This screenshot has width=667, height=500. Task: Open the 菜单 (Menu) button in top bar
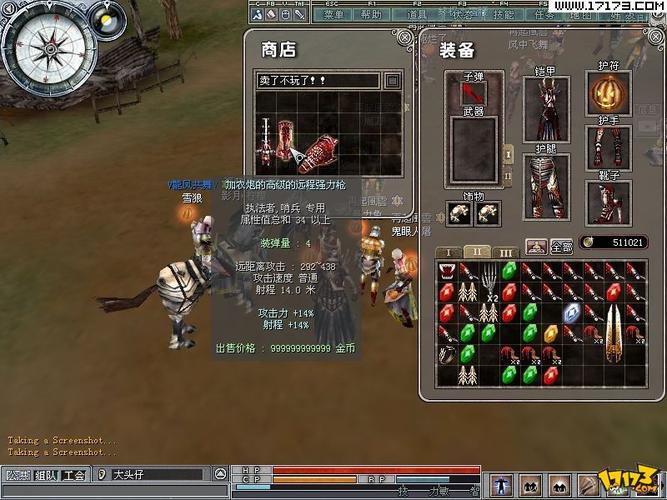tap(334, 15)
